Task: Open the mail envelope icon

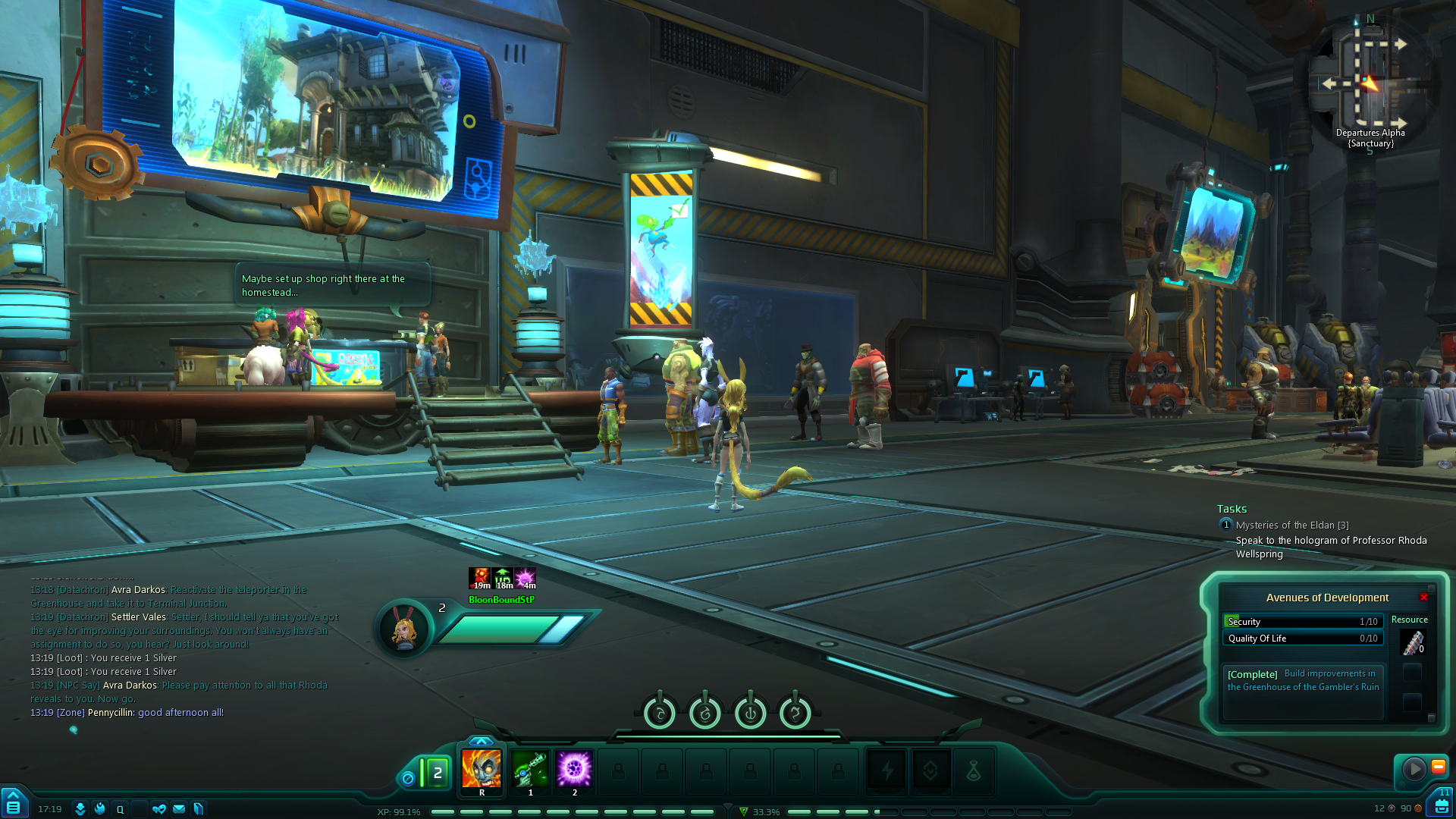Action: (179, 809)
